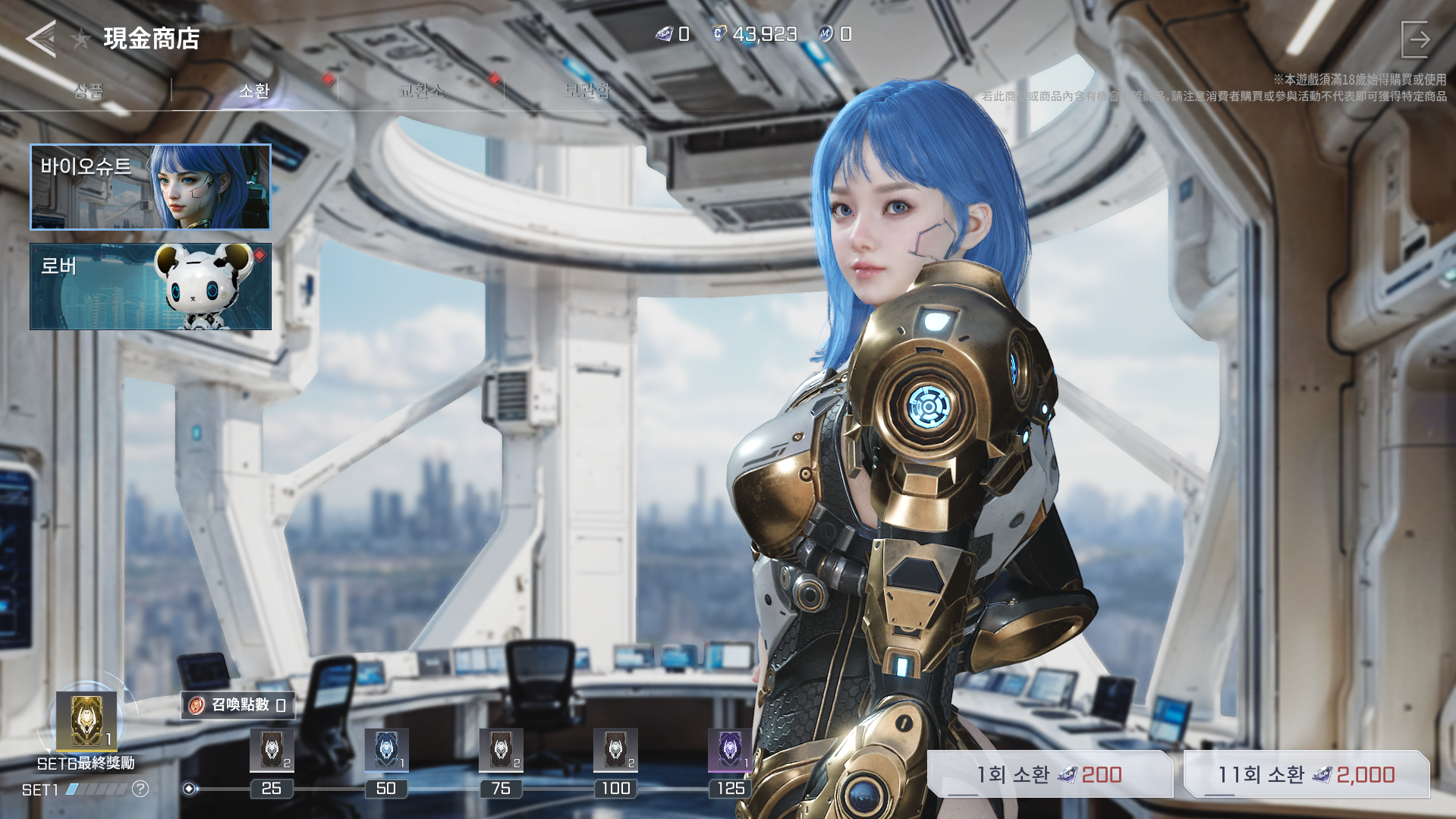Inspect the 100-point milestone reward card
This screenshot has height=819, width=1456.
click(x=615, y=750)
